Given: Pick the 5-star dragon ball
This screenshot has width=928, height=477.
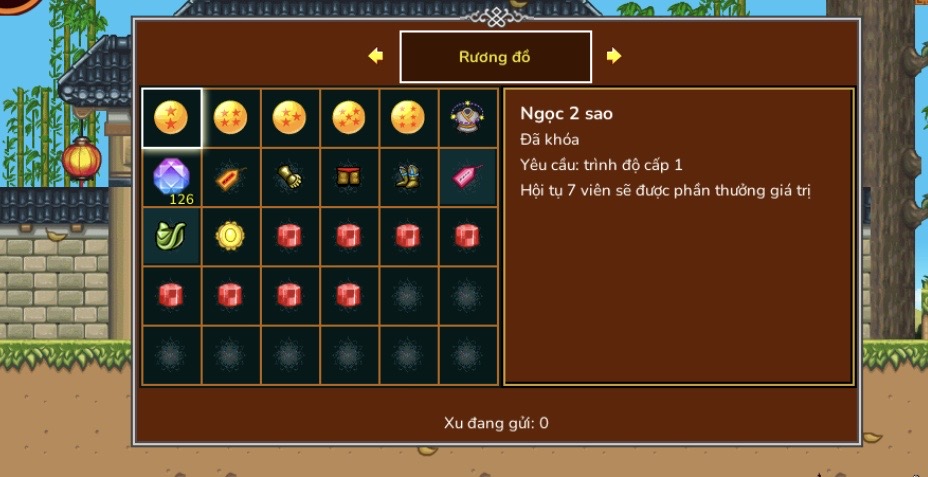Looking at the screenshot, I should coord(348,118).
